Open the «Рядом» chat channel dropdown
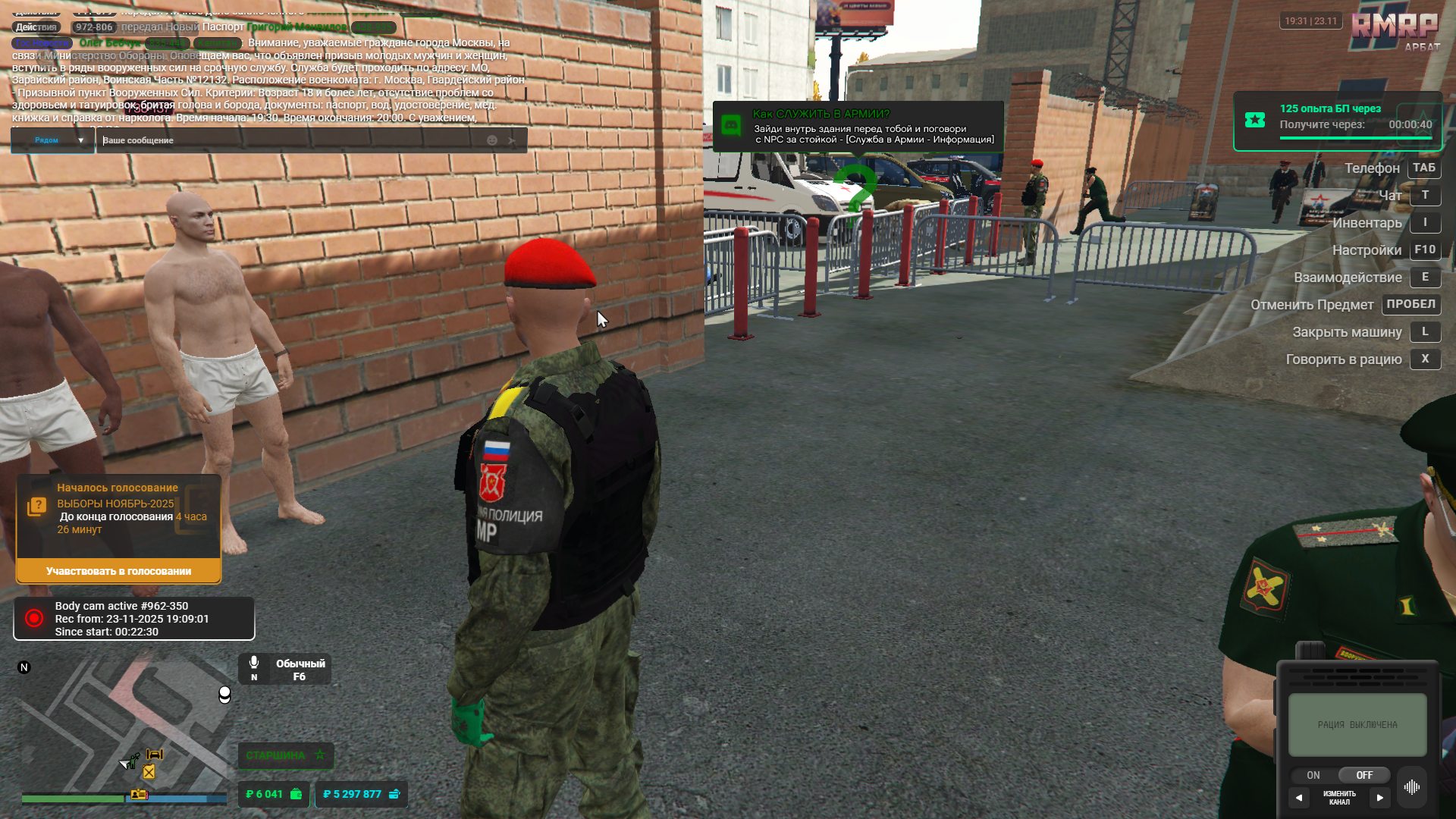Viewport: 1456px width, 819px height. pyautogui.click(x=52, y=140)
